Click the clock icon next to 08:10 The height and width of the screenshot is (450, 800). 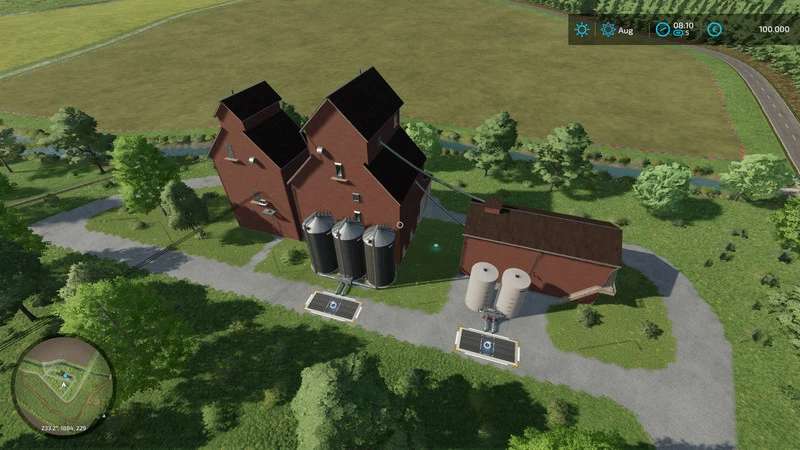661,30
